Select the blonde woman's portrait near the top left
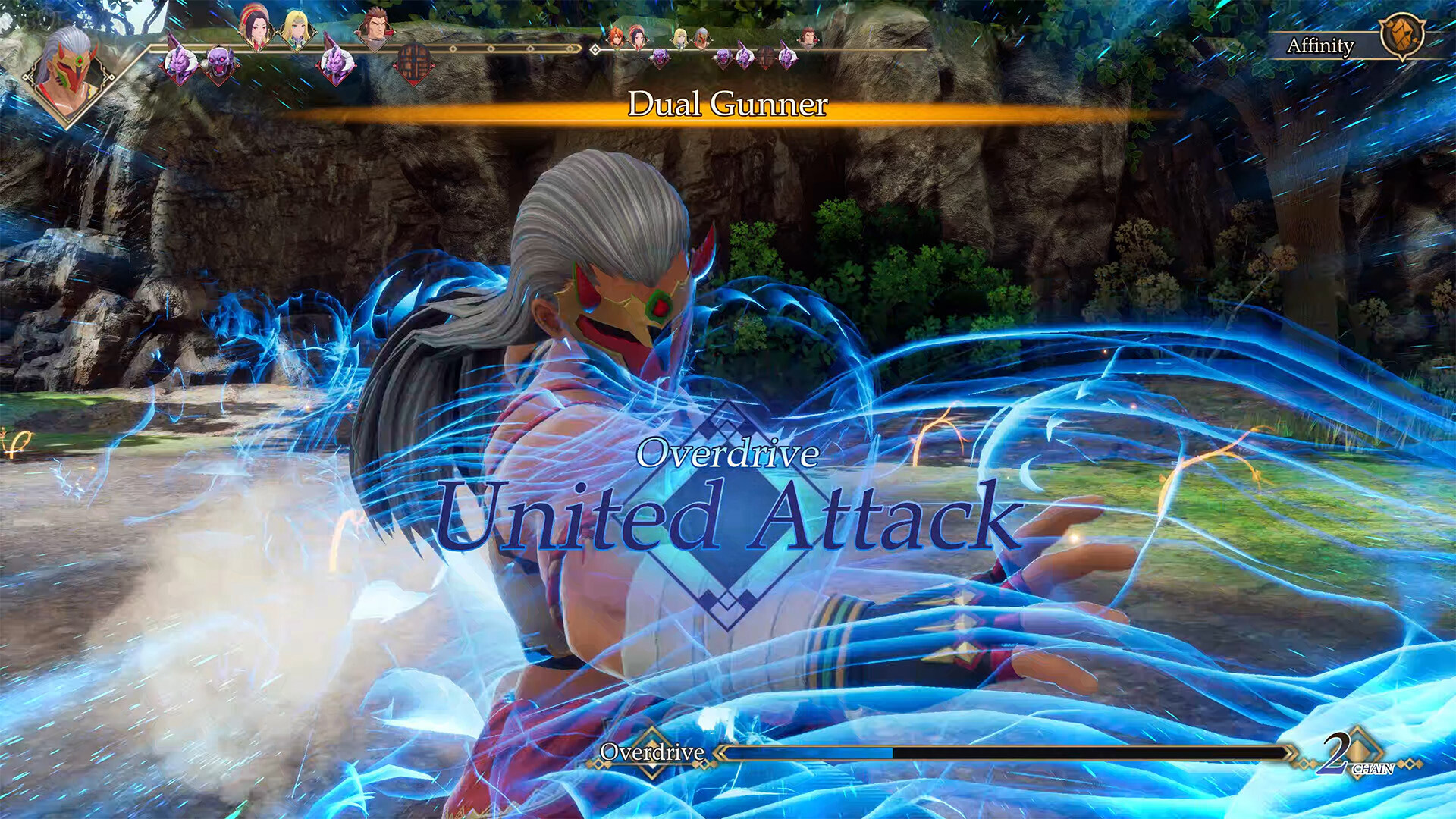This screenshot has height=819, width=1456. point(296,30)
